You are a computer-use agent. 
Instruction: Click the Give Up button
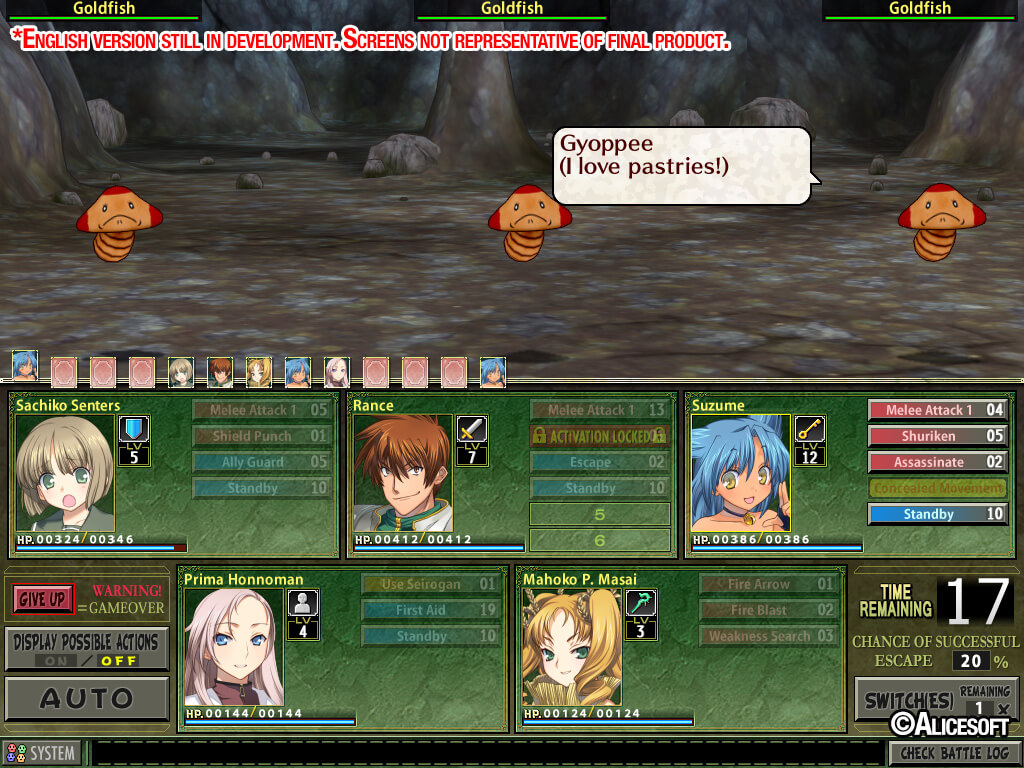(x=44, y=599)
